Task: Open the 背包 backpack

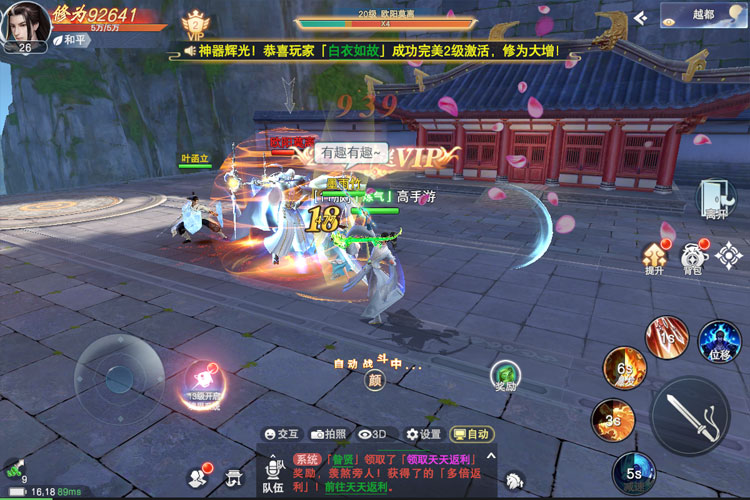Action: tap(692, 258)
